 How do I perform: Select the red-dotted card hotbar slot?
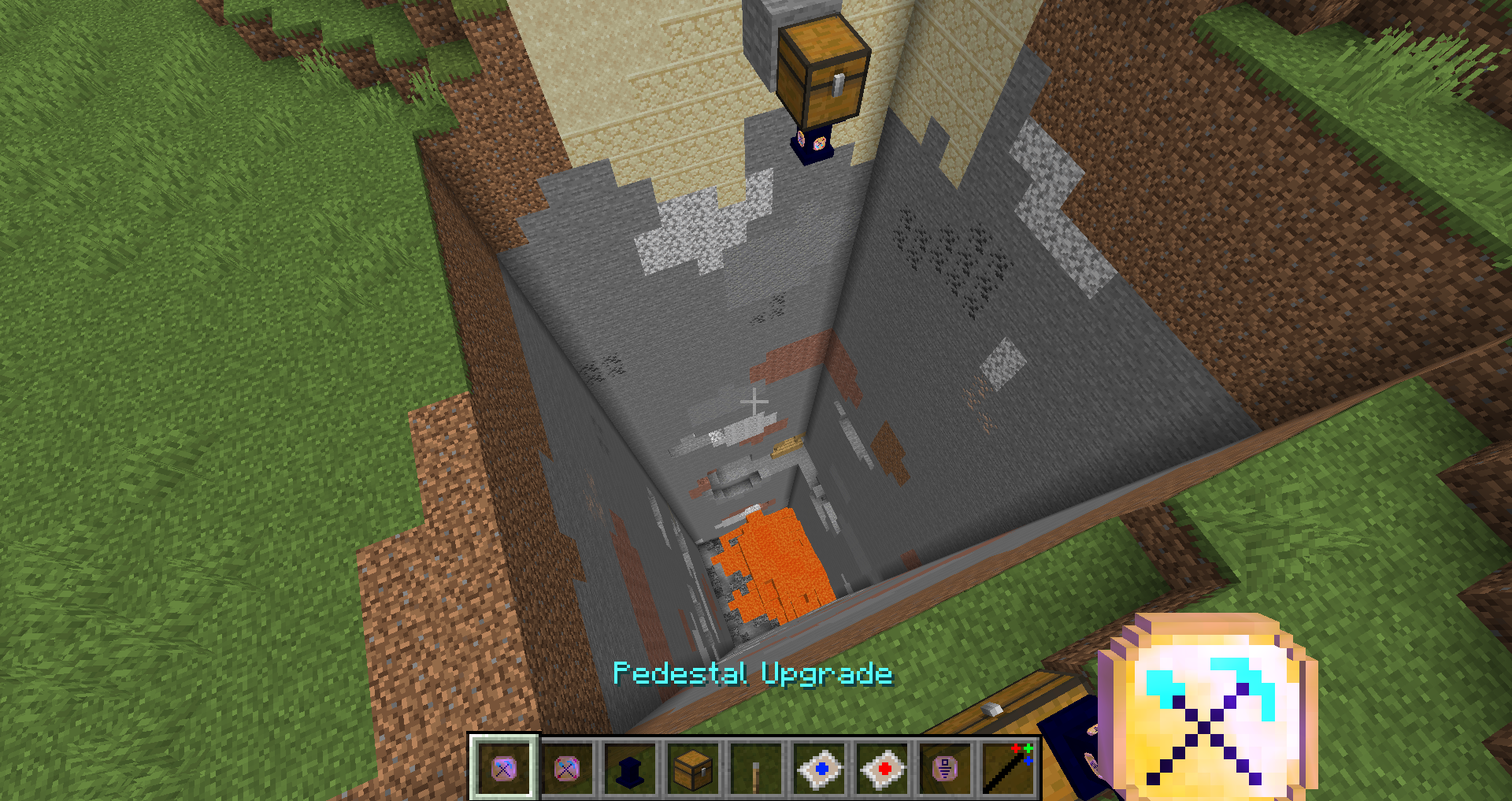point(882,768)
